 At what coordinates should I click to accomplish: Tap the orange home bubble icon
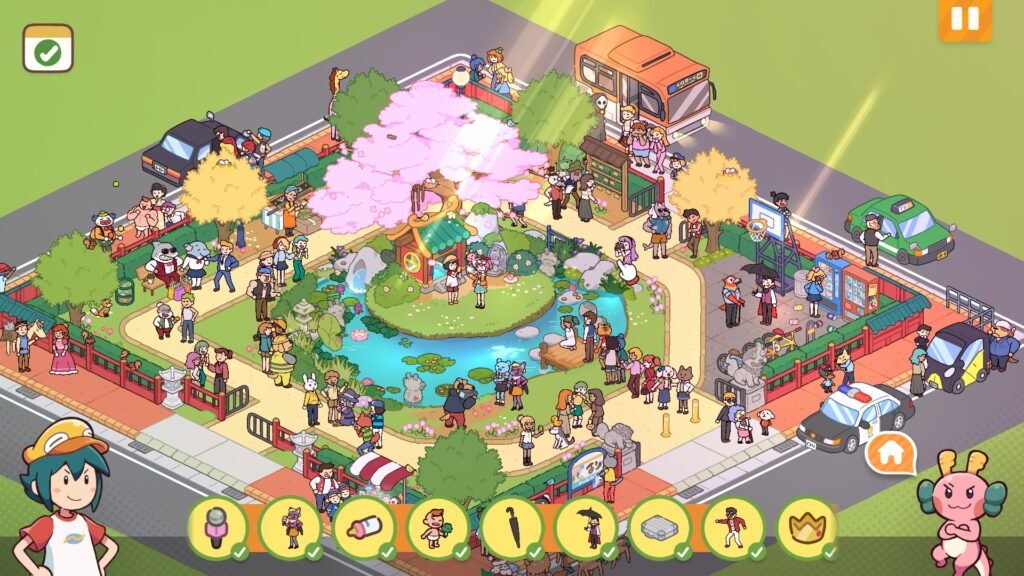(891, 454)
